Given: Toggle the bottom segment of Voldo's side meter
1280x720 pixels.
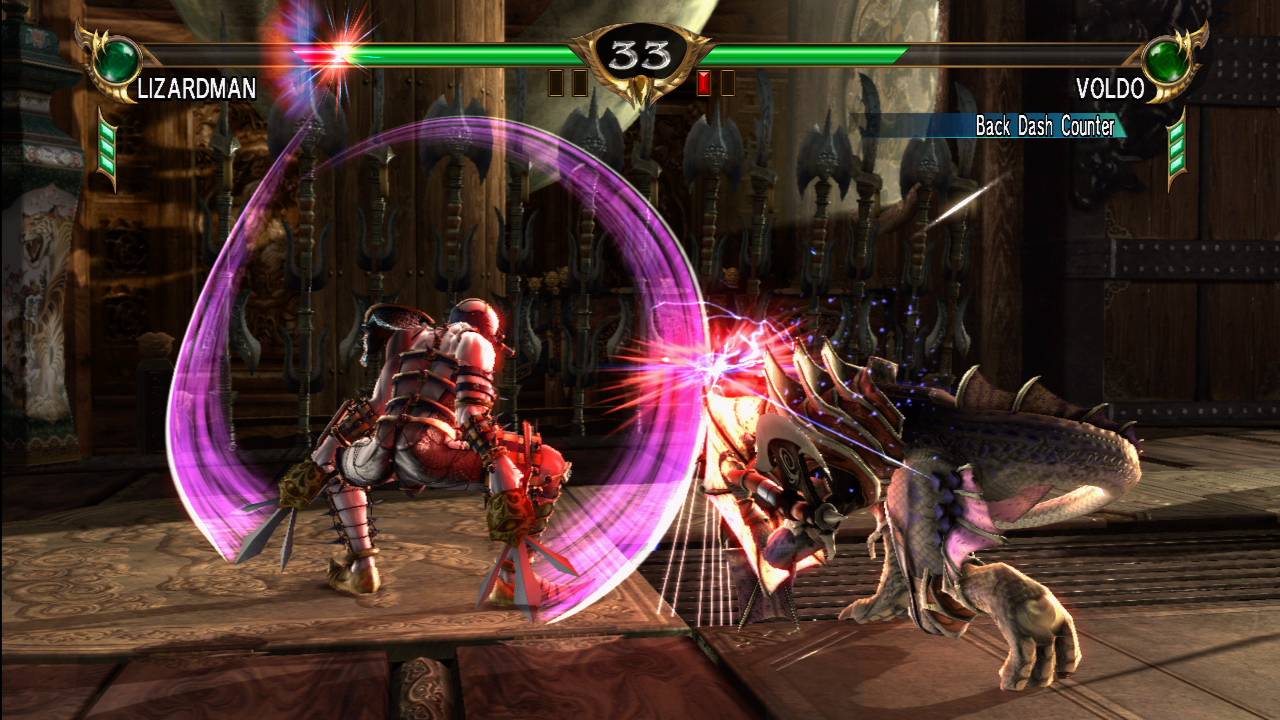Looking at the screenshot, I should coord(1176,162).
